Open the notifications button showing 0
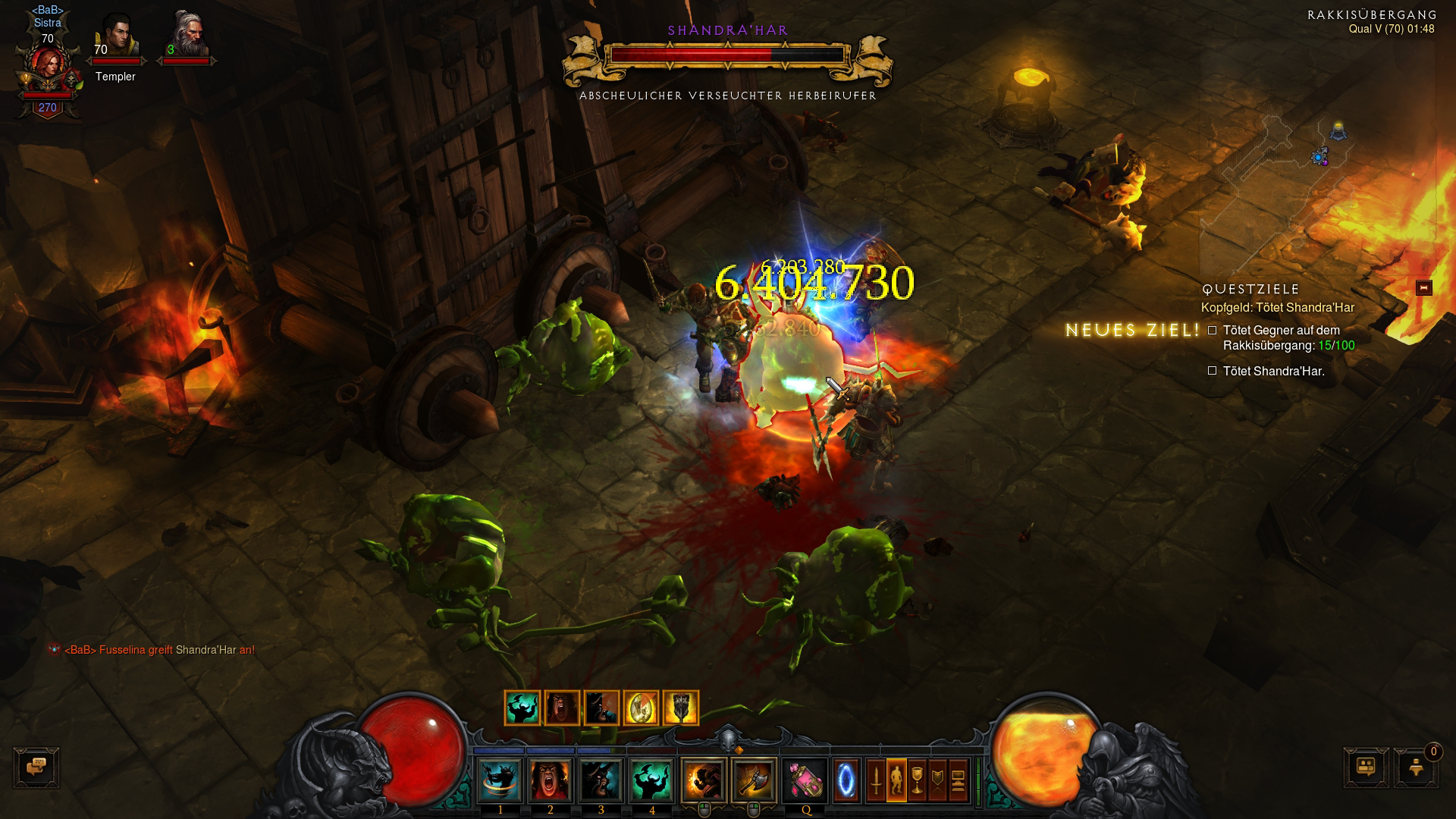1456x819 pixels. 1416,767
